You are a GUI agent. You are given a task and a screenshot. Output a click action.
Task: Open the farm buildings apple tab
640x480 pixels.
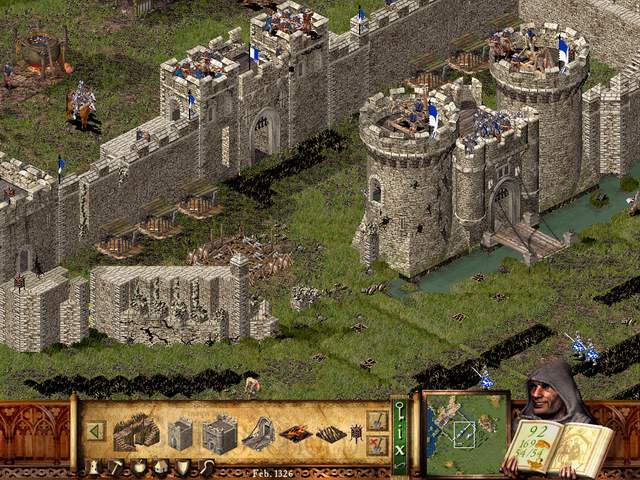click(x=139, y=467)
